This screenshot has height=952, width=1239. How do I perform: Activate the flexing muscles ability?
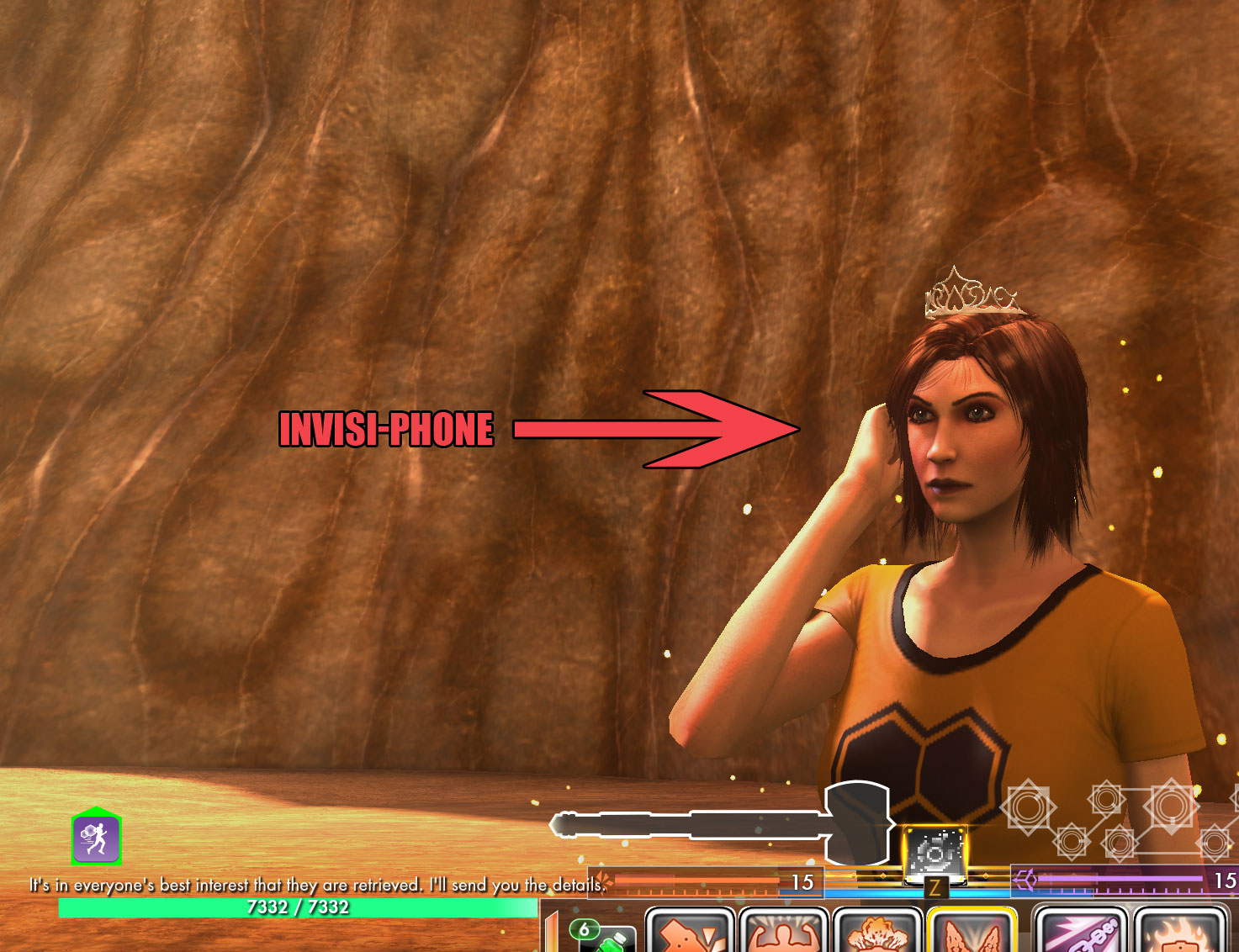(784, 933)
